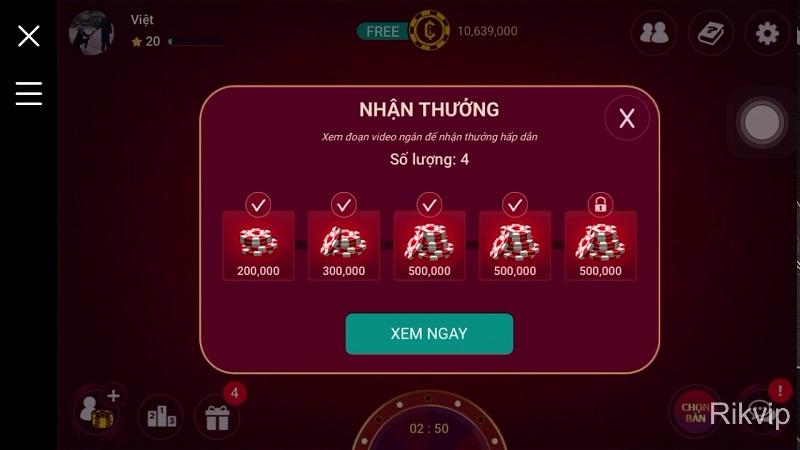Screen dimensions: 800x450
Task: Show the leaderboard podium icon
Action: pos(163,414)
